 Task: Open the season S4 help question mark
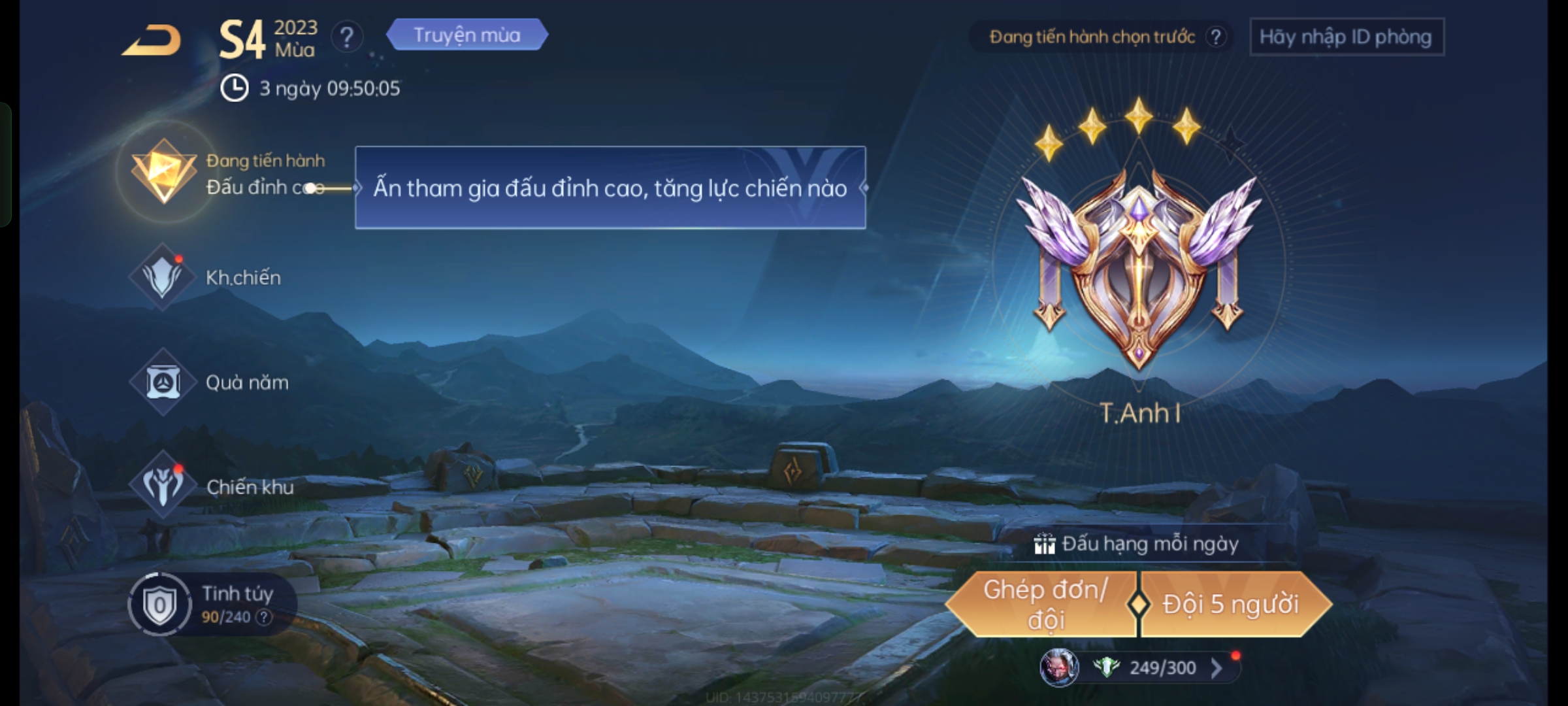(346, 37)
